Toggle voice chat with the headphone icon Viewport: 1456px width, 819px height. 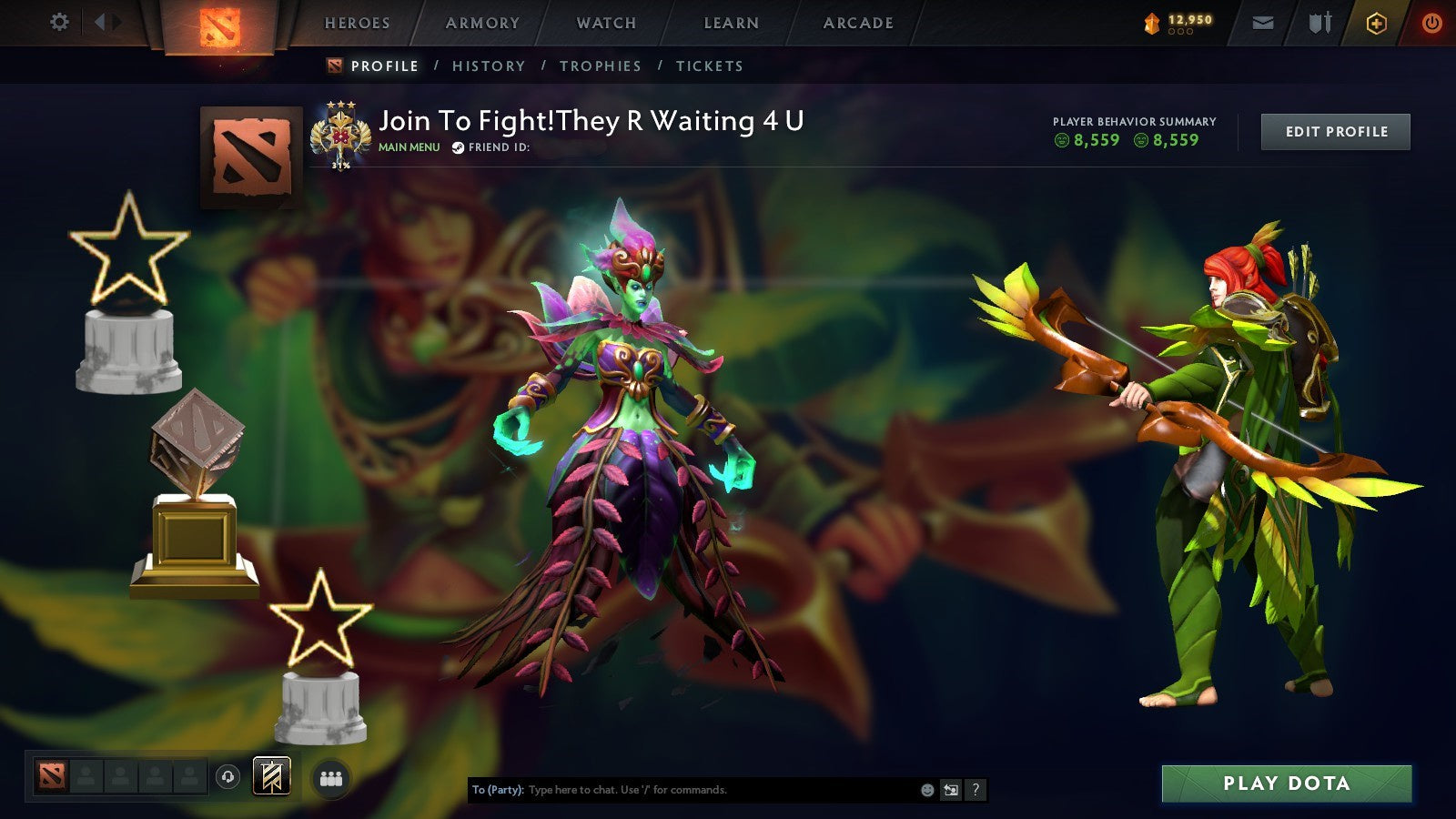click(227, 778)
